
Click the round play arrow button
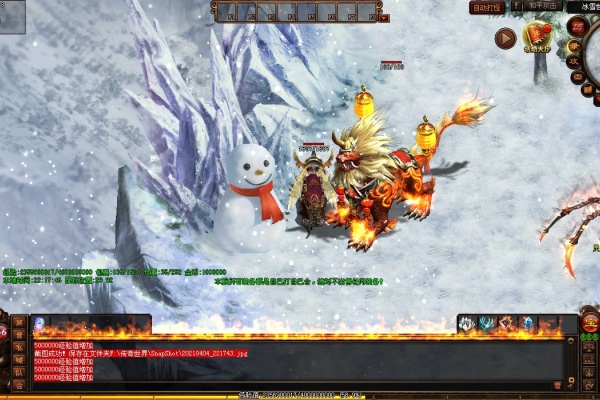(x=506, y=38)
